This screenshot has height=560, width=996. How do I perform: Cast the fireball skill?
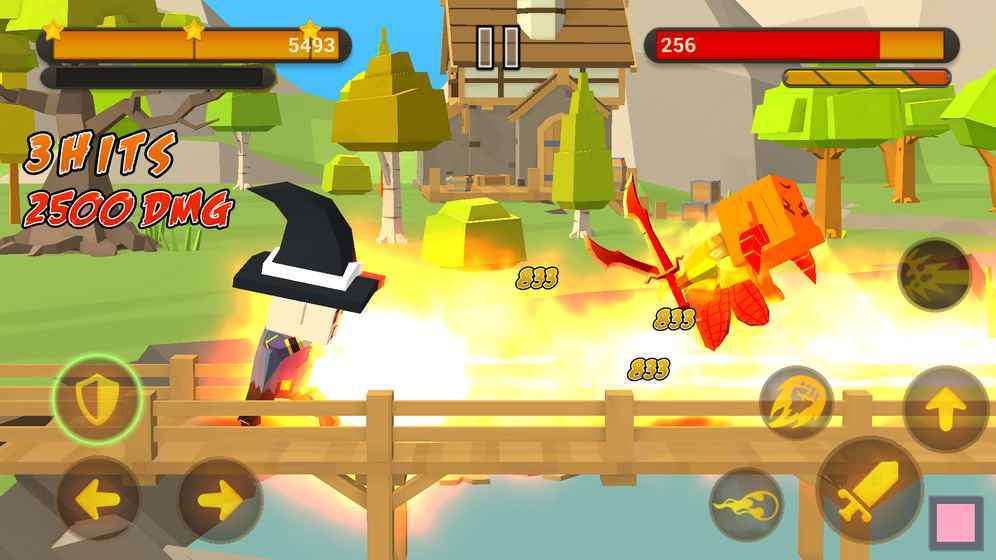coord(746,504)
